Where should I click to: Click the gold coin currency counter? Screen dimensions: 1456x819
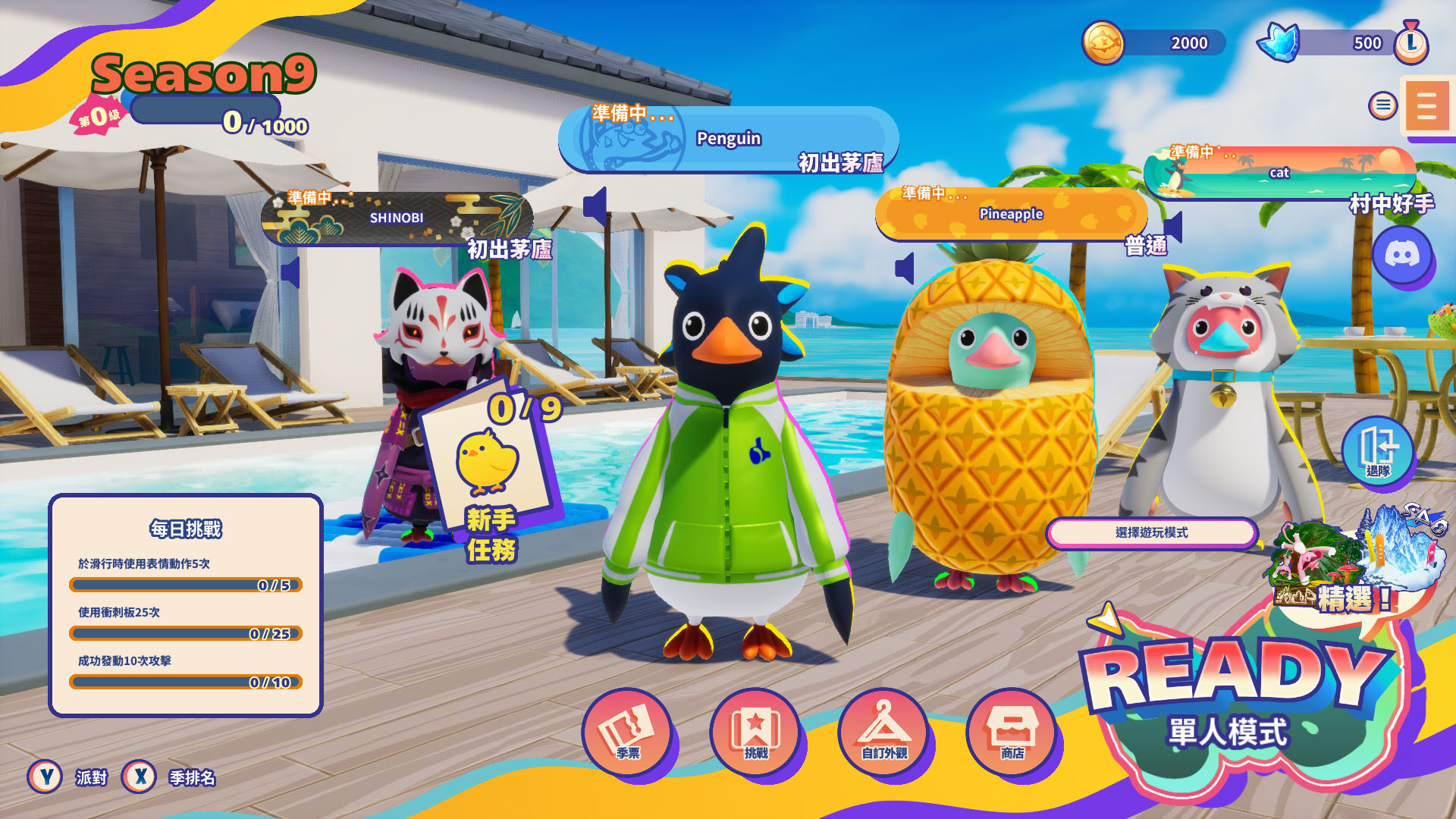1154,42
